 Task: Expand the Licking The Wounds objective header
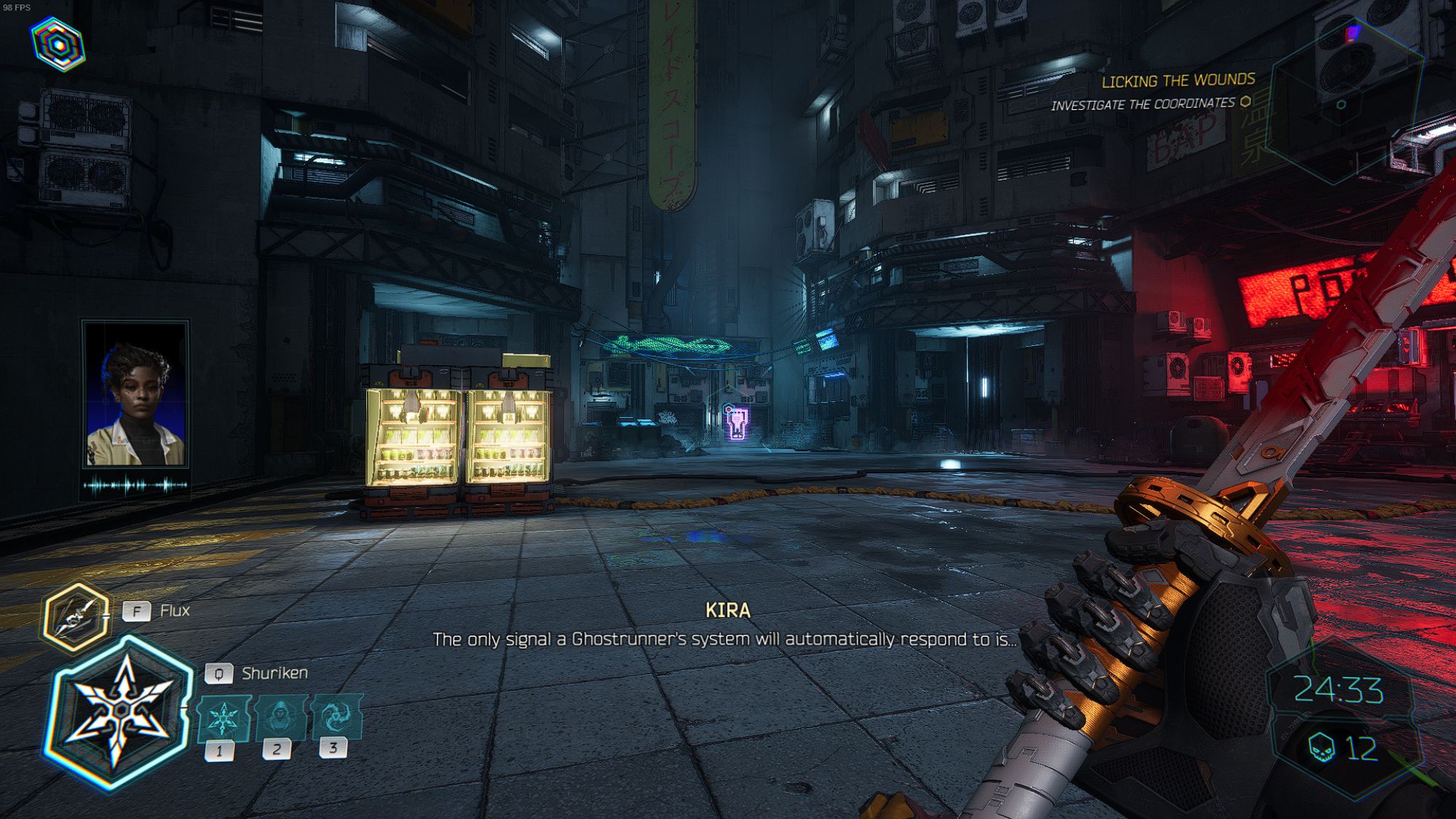1179,80
